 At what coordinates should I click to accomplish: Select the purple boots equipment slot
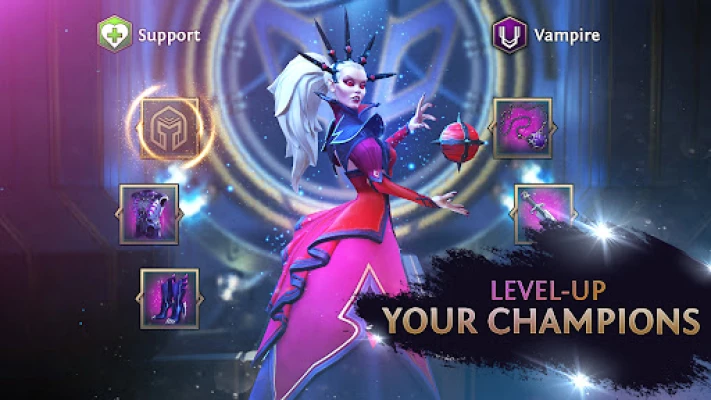(169, 299)
